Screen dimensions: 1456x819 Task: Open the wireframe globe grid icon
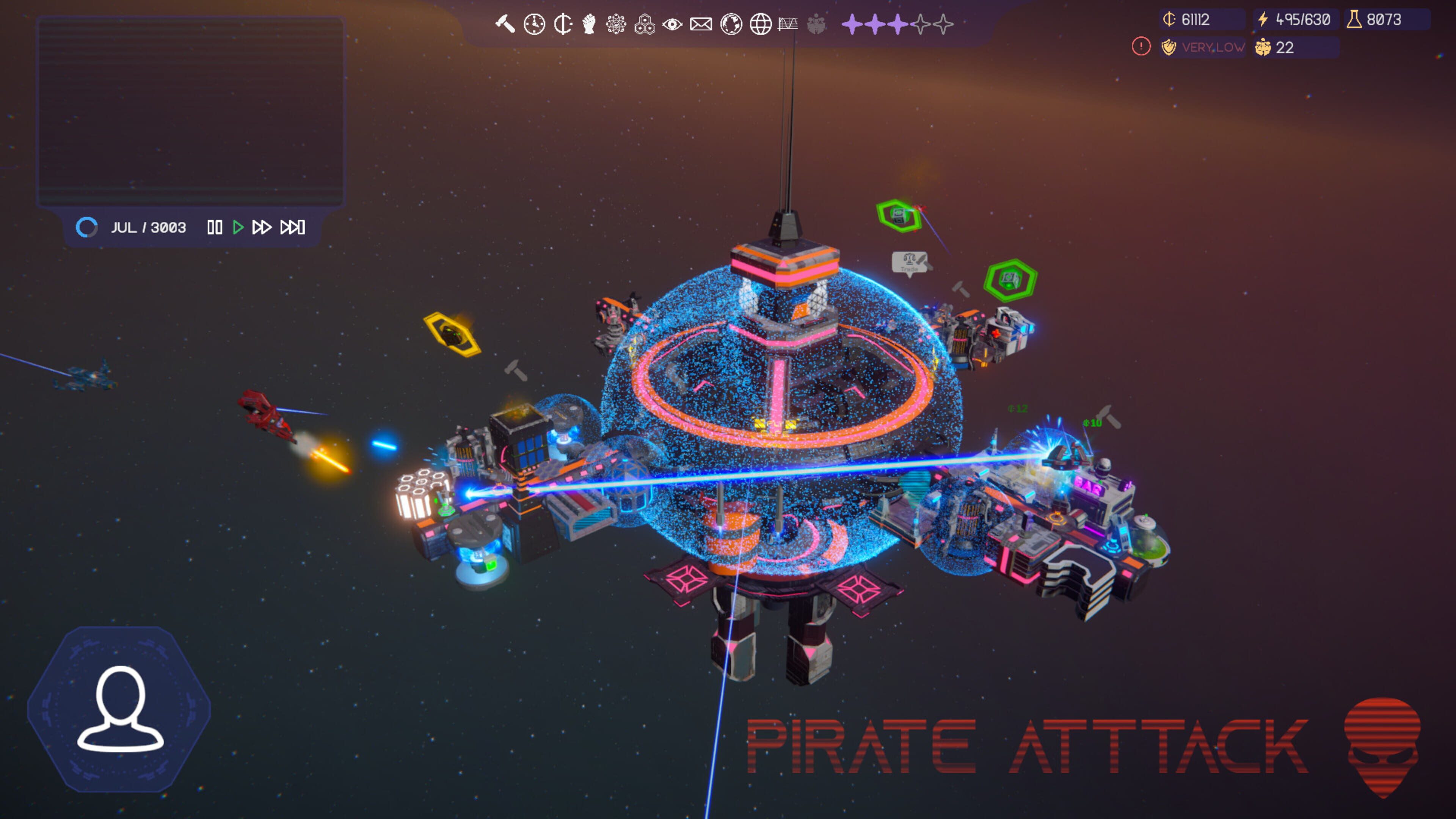click(760, 24)
